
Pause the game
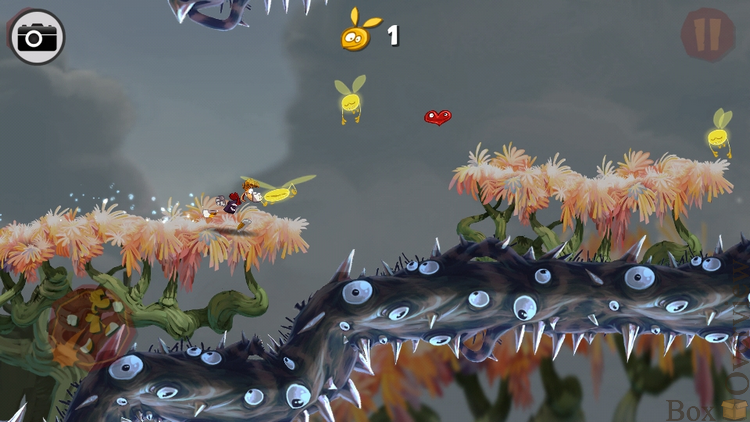[x=708, y=35]
